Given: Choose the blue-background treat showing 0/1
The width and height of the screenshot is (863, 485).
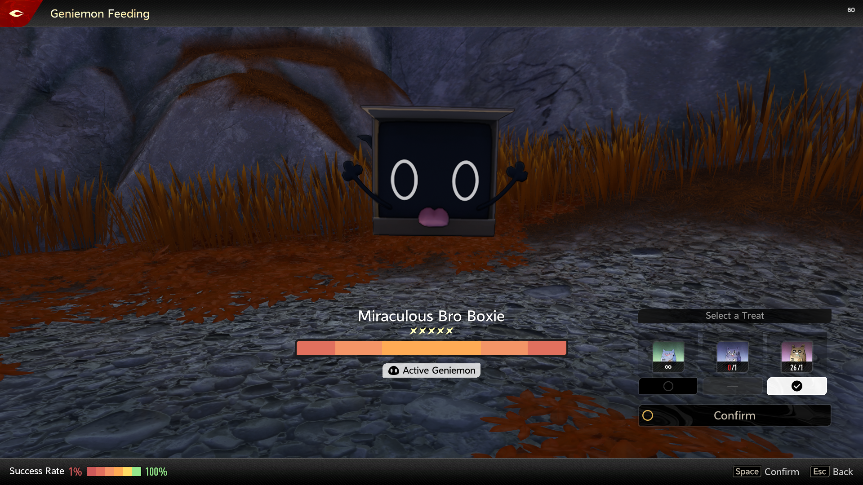Looking at the screenshot, I should pyautogui.click(x=732, y=354).
